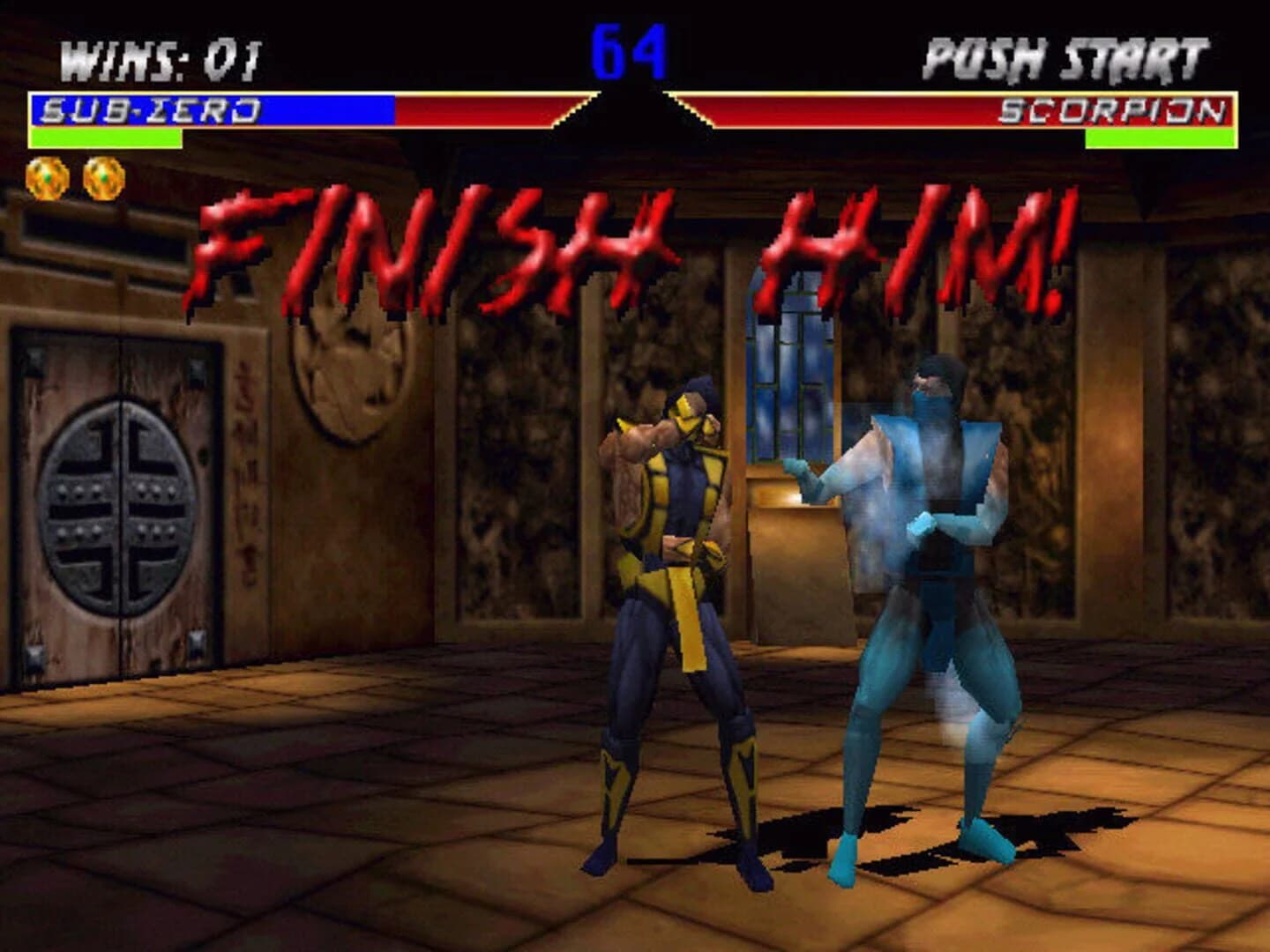Toggle Sub-Zero's blue super meter

pos(335,109)
